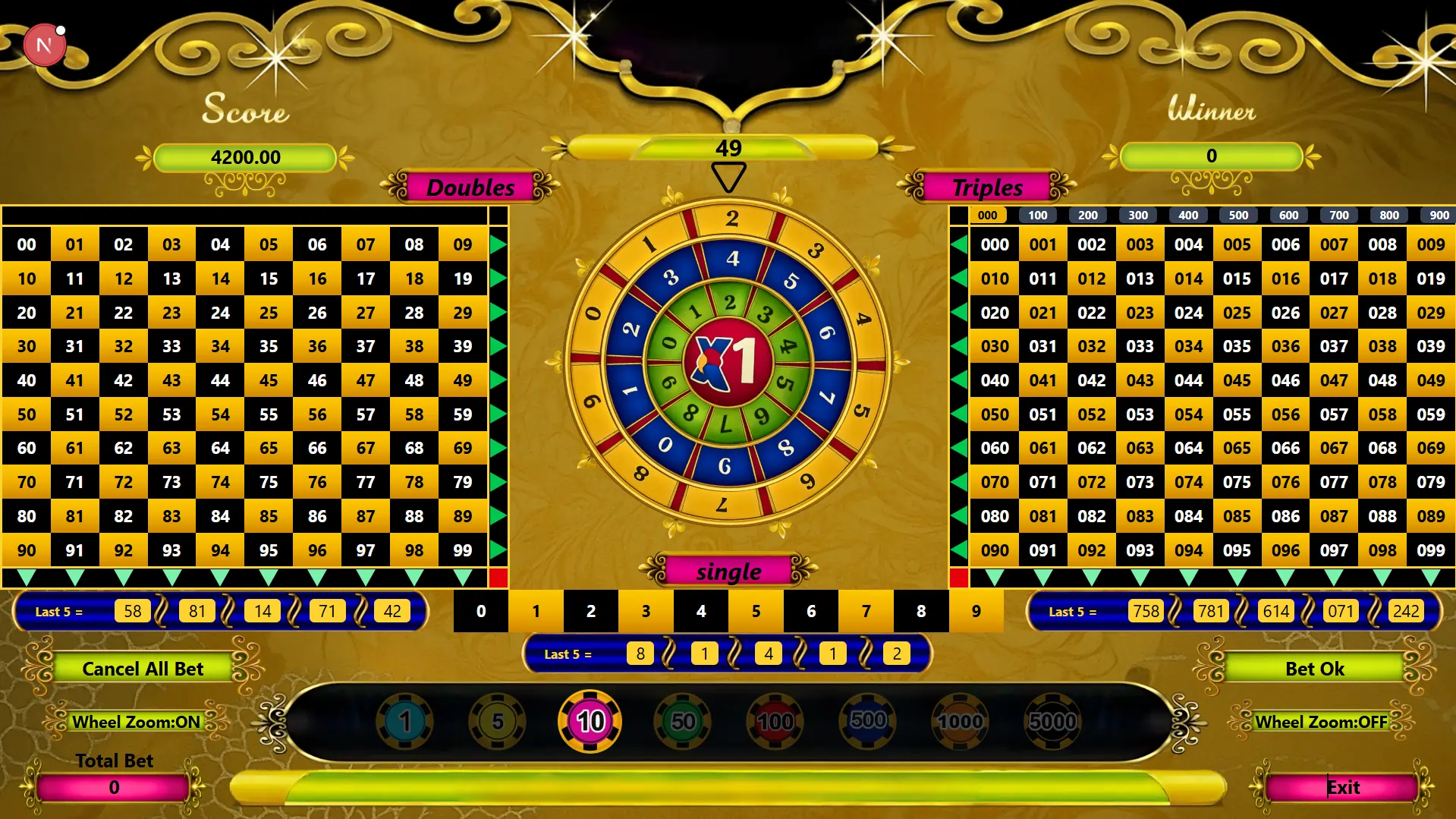Select the 1 value betting chip
The image size is (1456, 819).
pos(405,722)
